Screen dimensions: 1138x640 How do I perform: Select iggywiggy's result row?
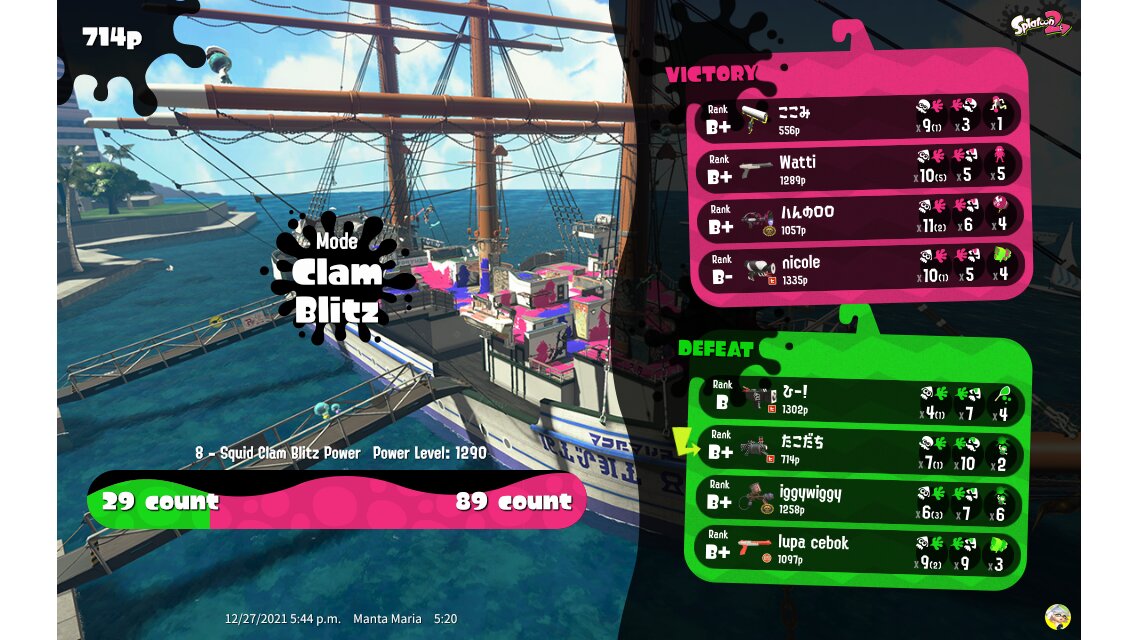pos(860,498)
